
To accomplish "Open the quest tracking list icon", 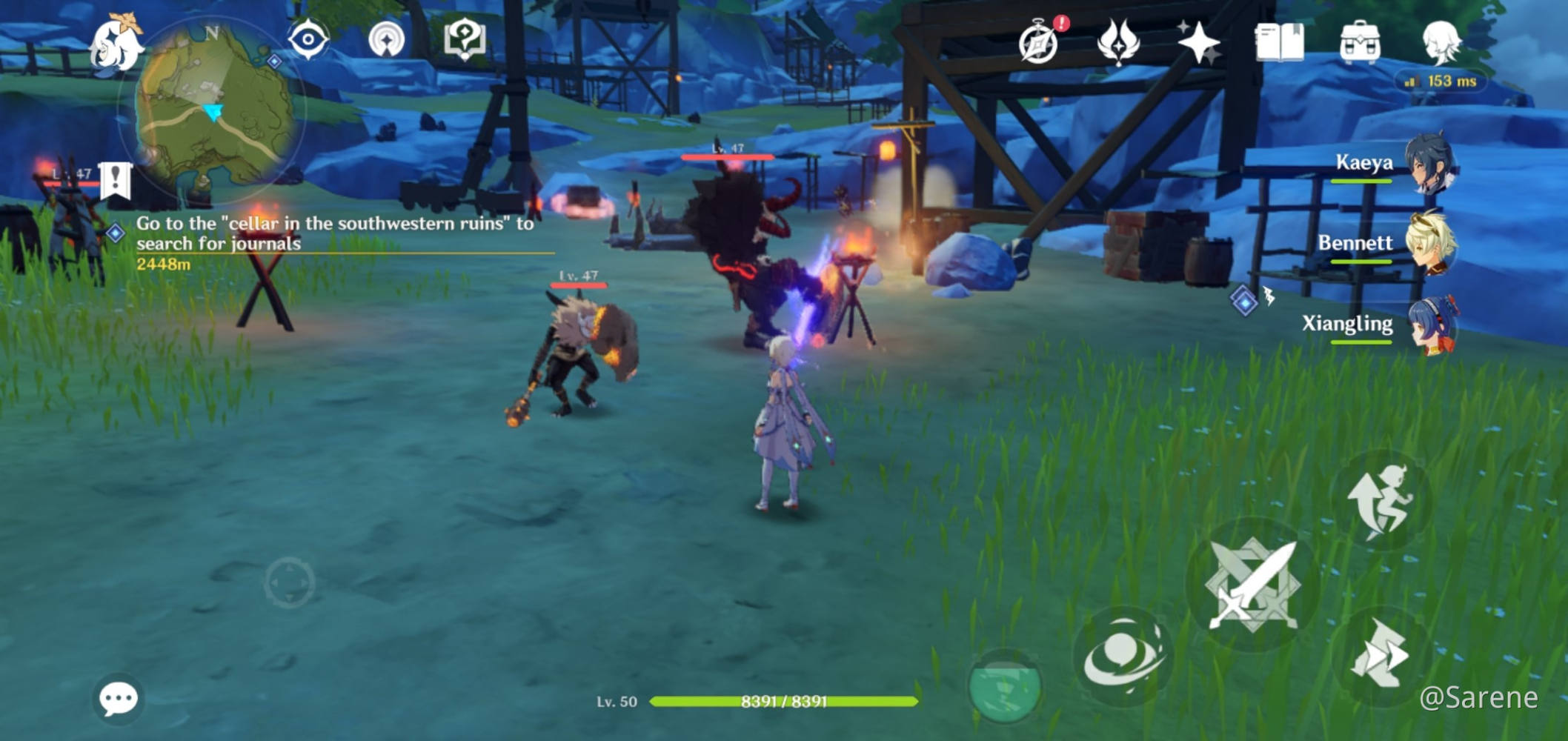I will tap(386, 39).
